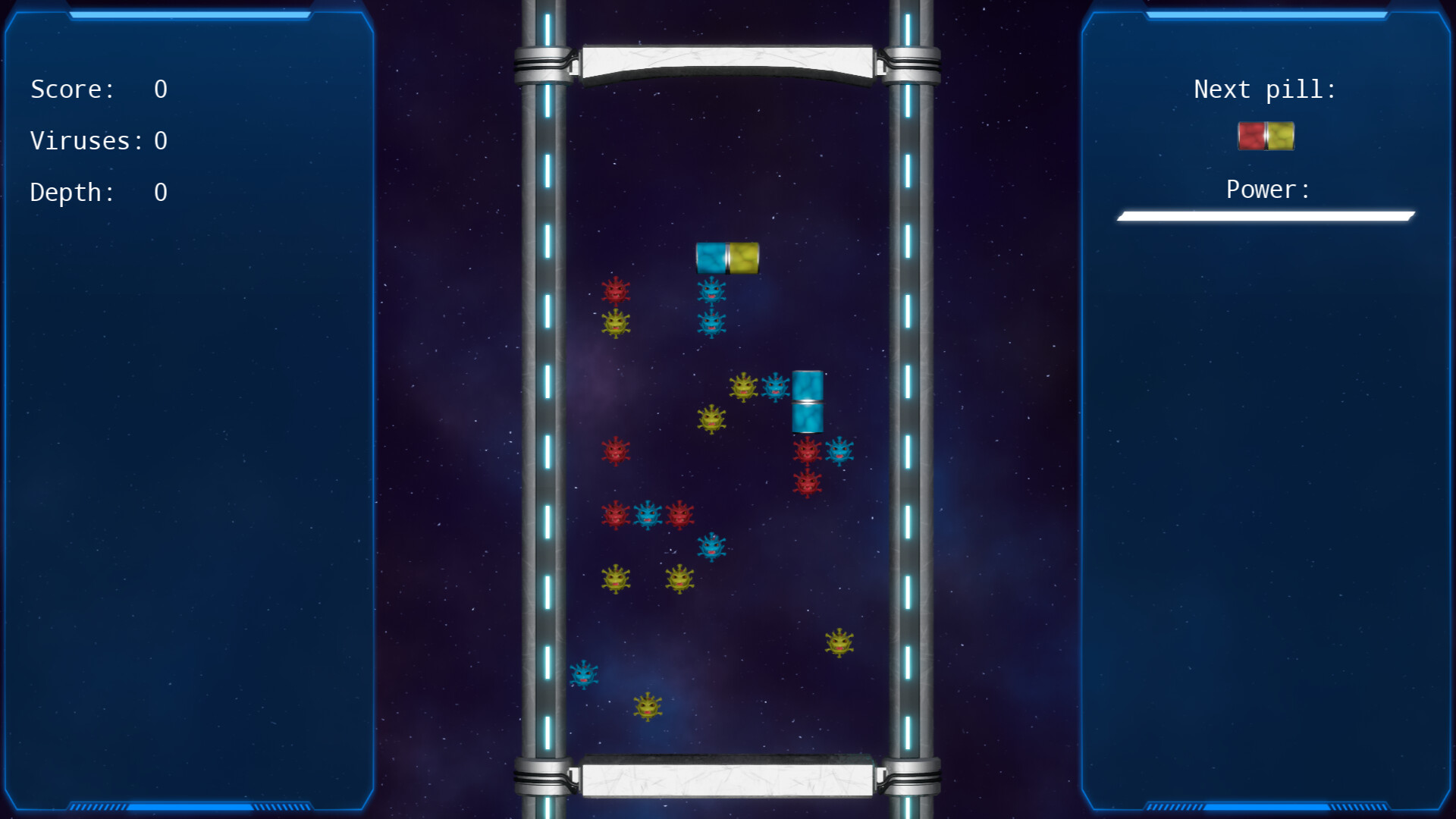Select the Power progress bar
Image resolution: width=1456 pixels, height=819 pixels.
click(x=1265, y=216)
